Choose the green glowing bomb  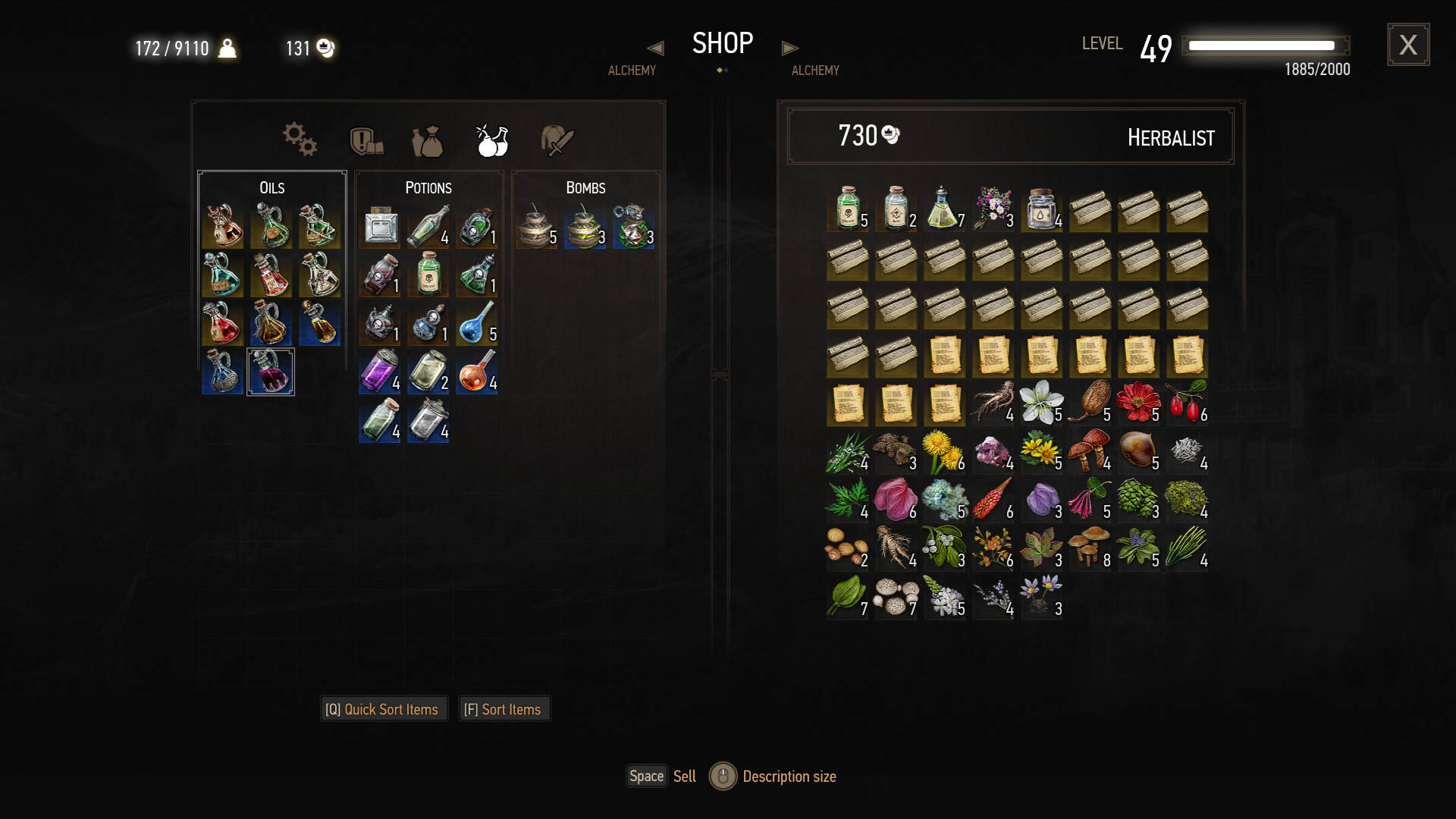tap(633, 226)
